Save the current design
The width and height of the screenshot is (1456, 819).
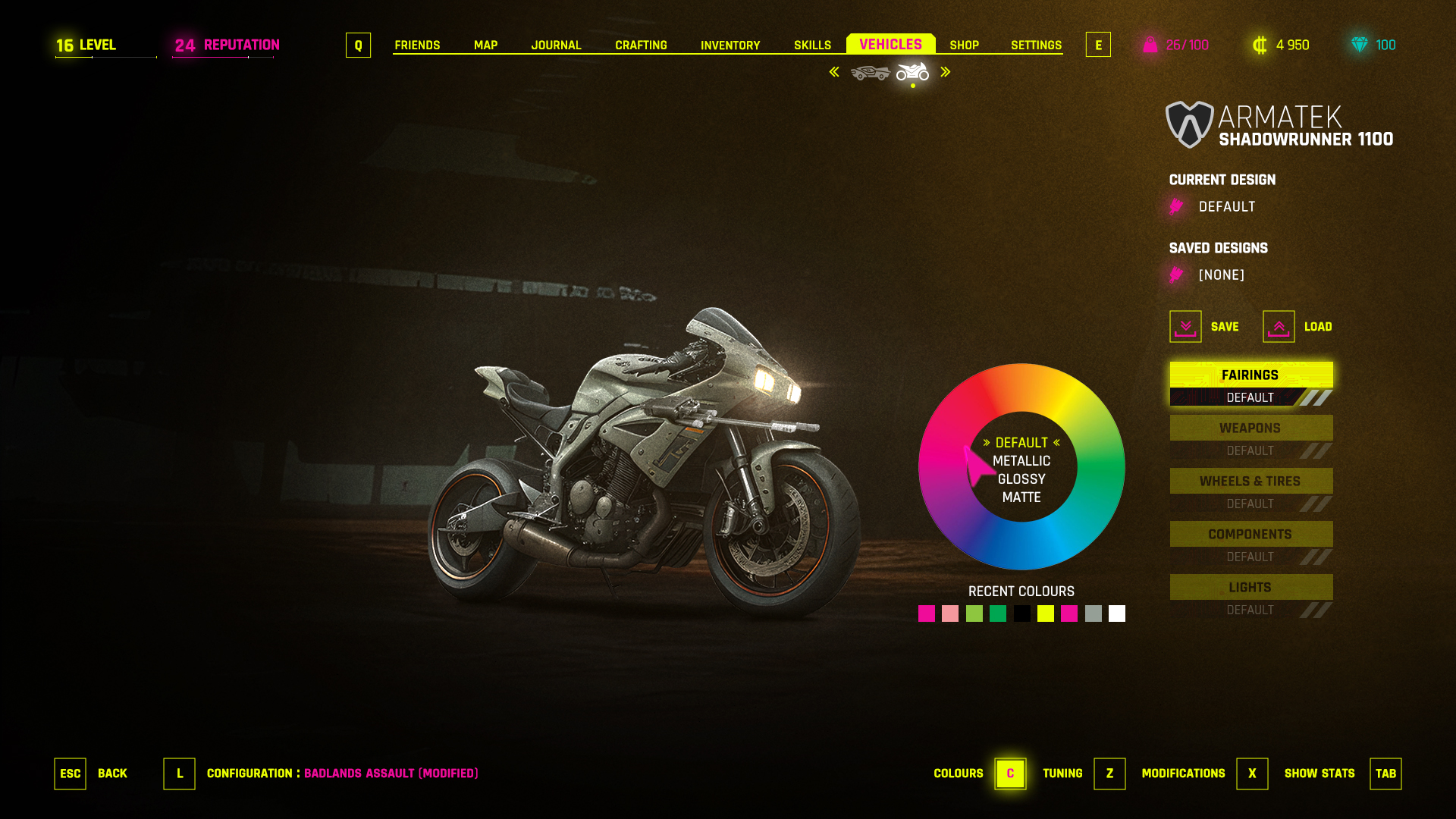point(1185,327)
